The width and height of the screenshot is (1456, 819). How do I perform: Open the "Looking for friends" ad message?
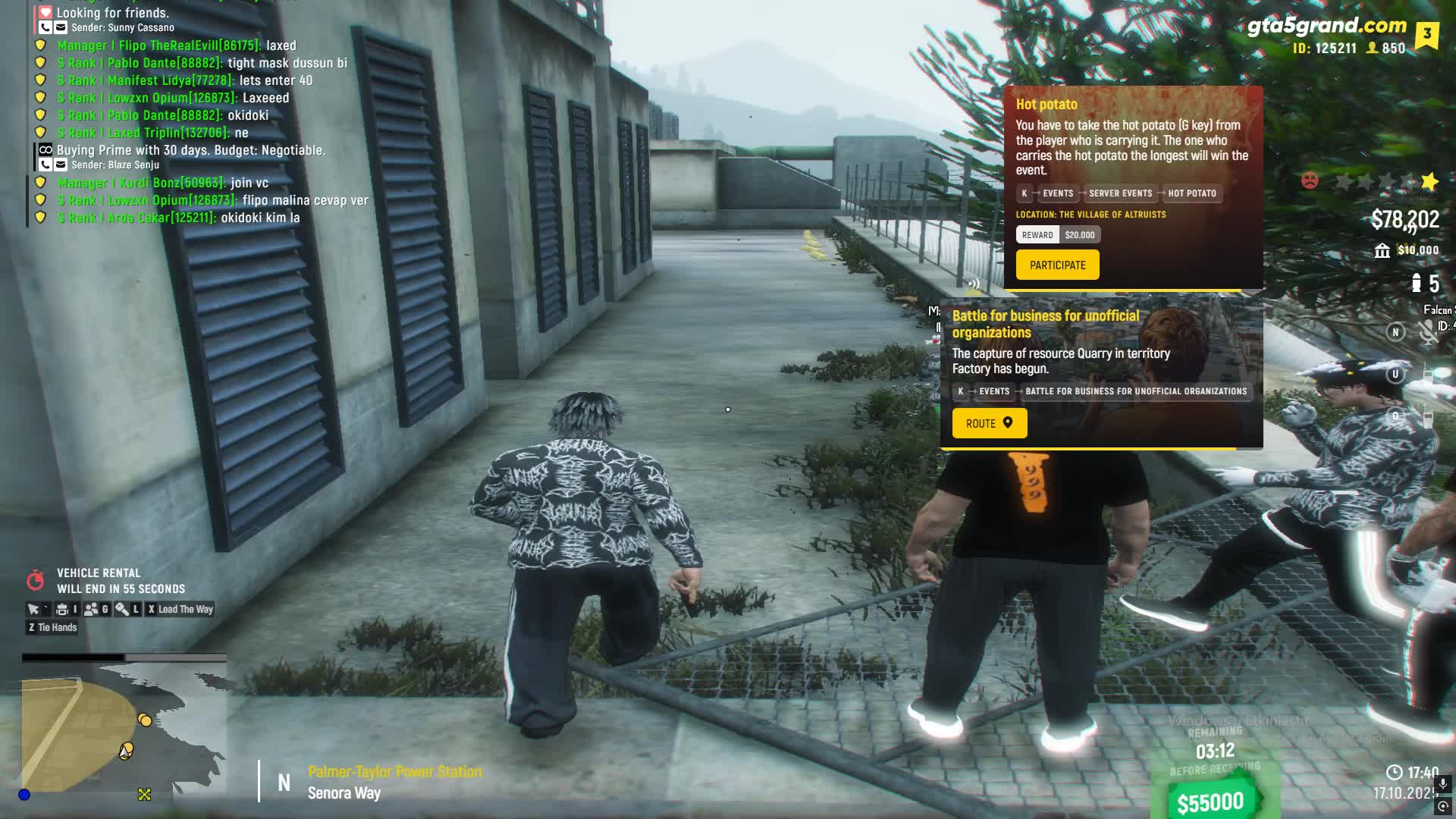coord(112,13)
